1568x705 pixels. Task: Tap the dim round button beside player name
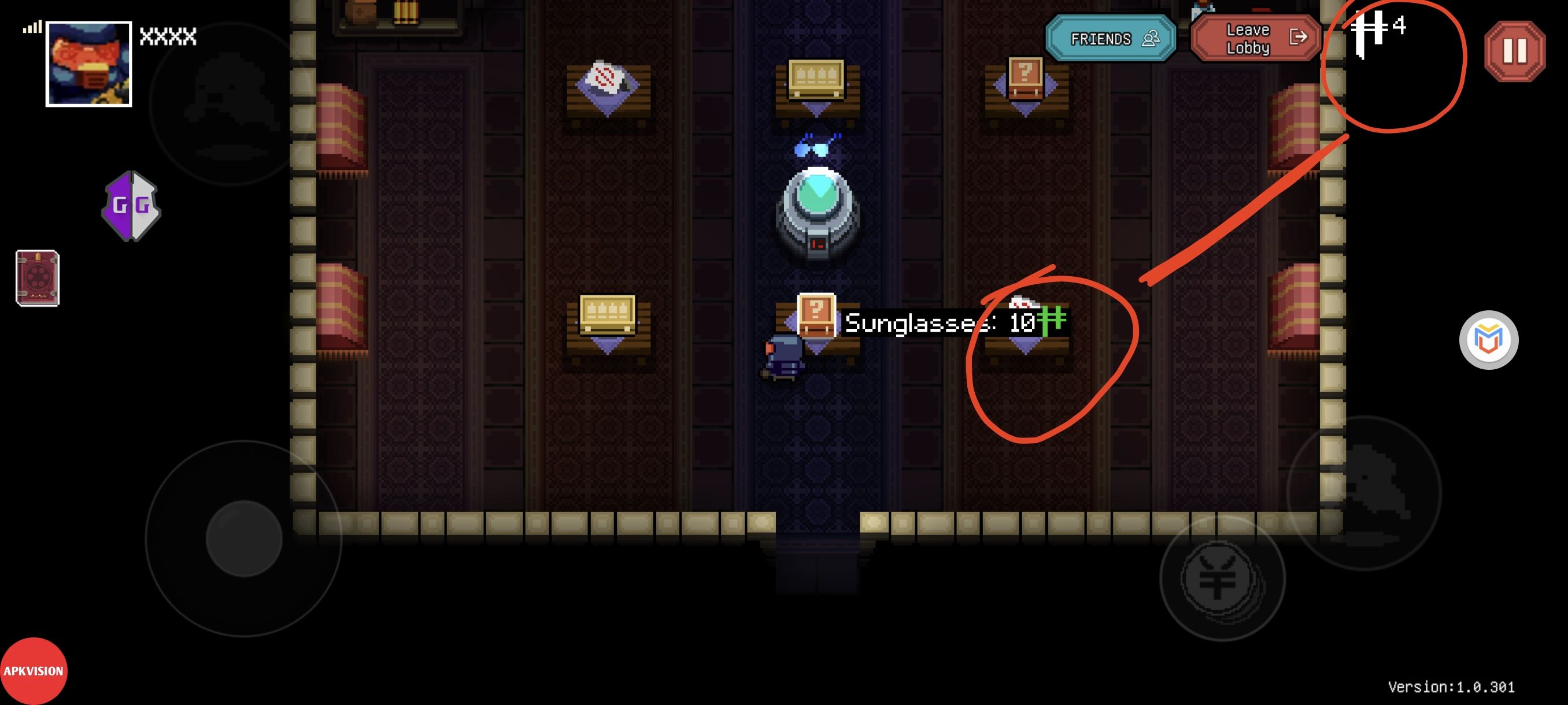(x=230, y=103)
